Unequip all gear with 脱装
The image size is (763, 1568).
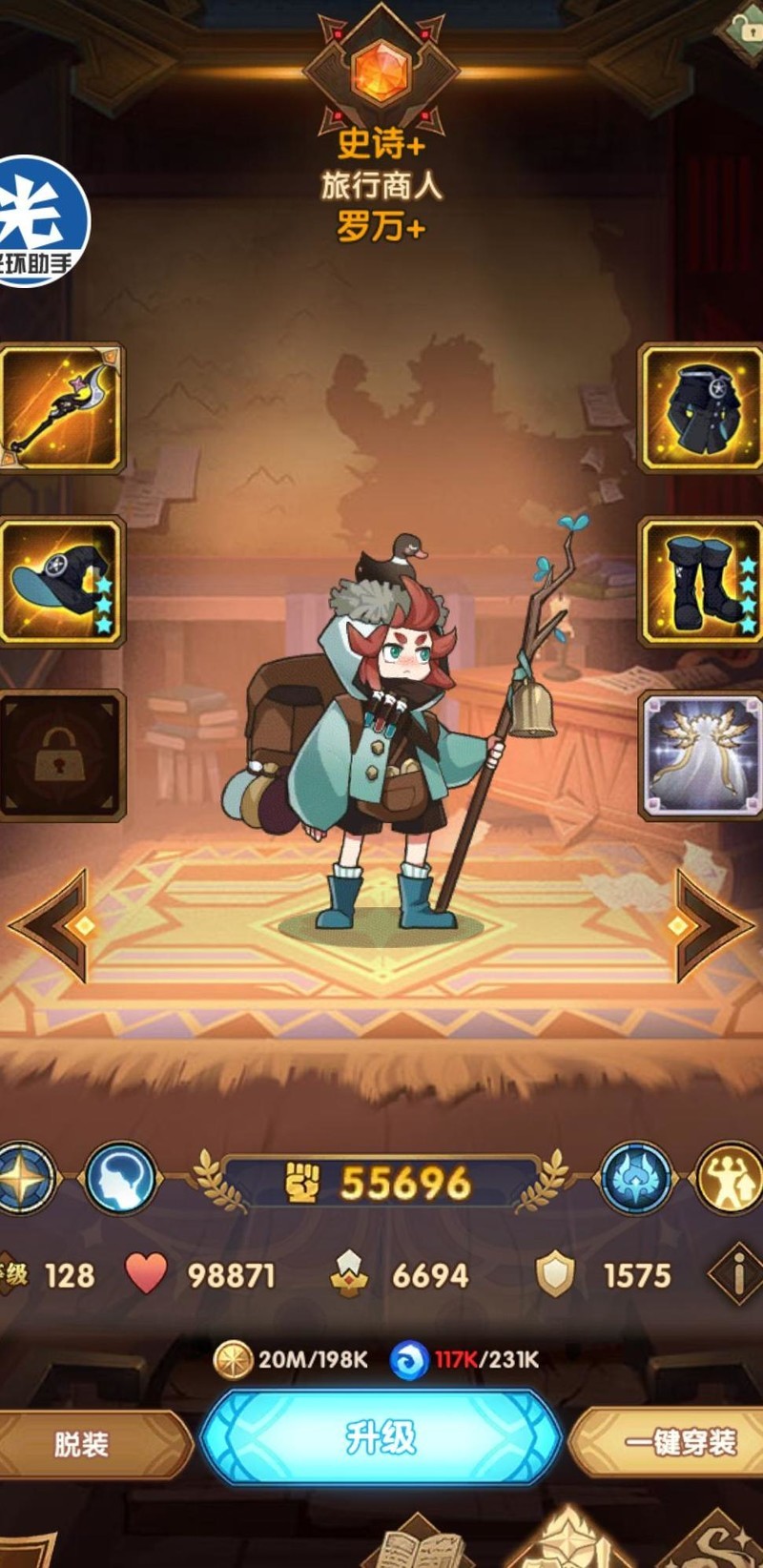click(84, 1444)
